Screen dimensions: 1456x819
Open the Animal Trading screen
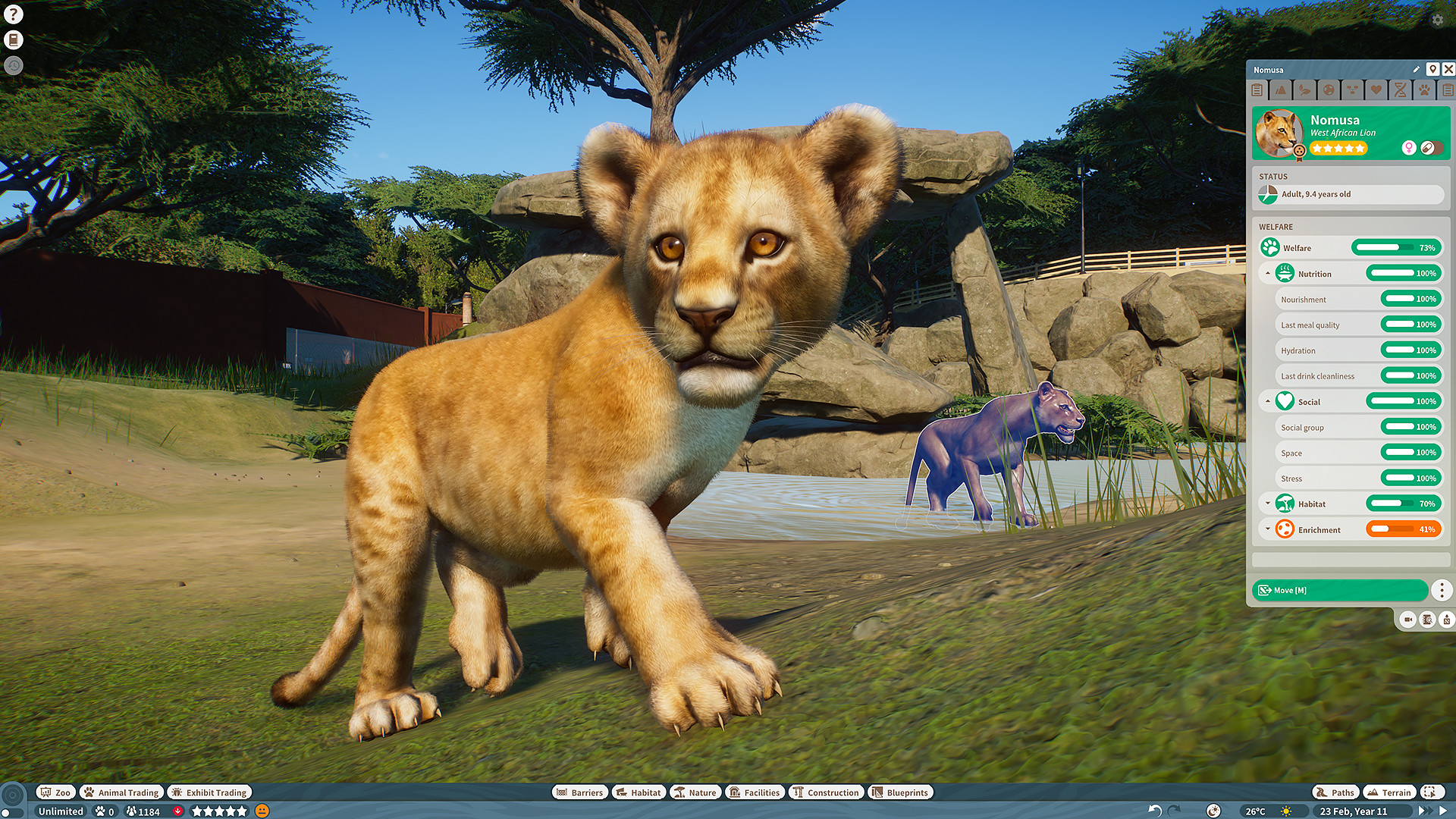(x=121, y=792)
